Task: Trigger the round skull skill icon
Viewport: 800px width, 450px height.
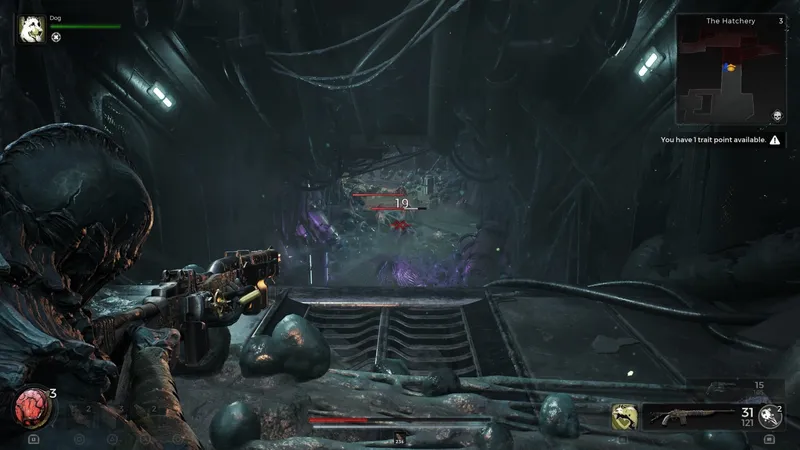Action: point(770,416)
